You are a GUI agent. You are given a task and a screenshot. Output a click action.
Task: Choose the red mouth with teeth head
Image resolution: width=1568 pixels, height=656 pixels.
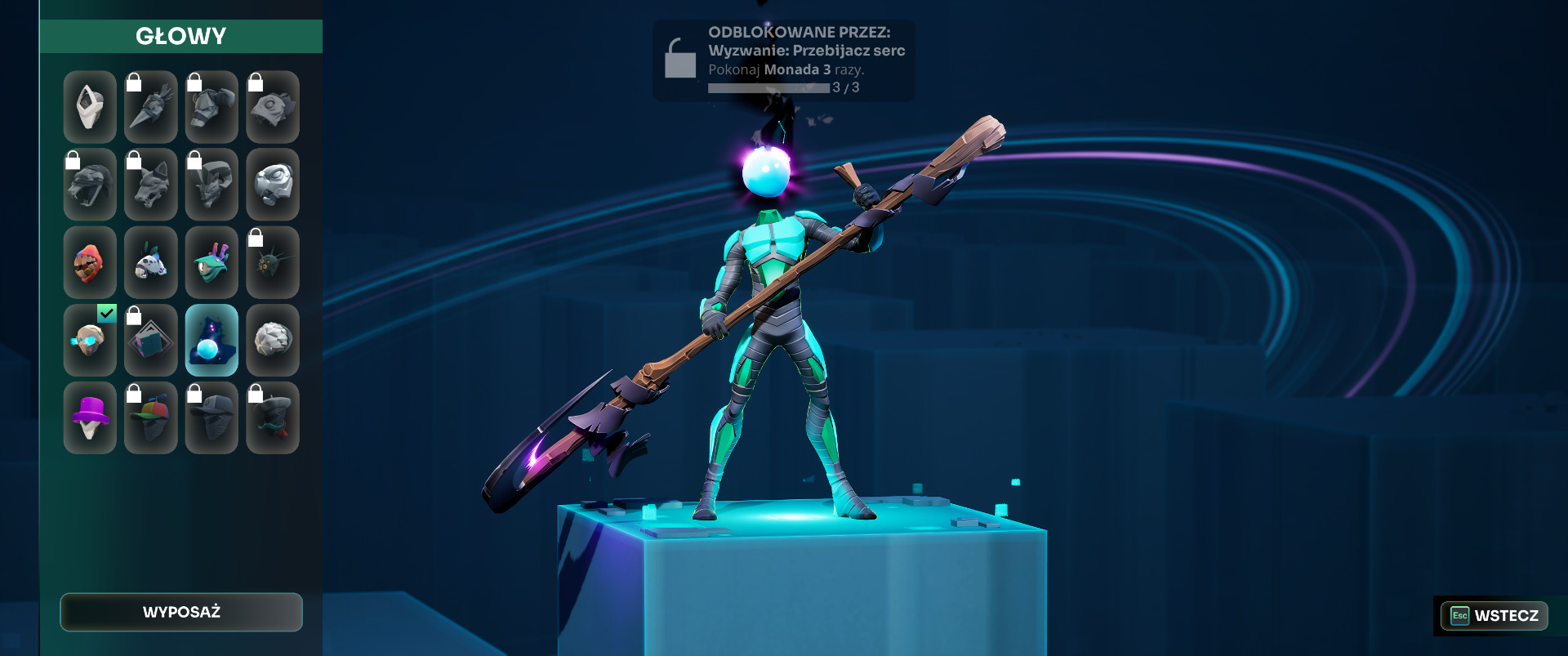pos(90,262)
